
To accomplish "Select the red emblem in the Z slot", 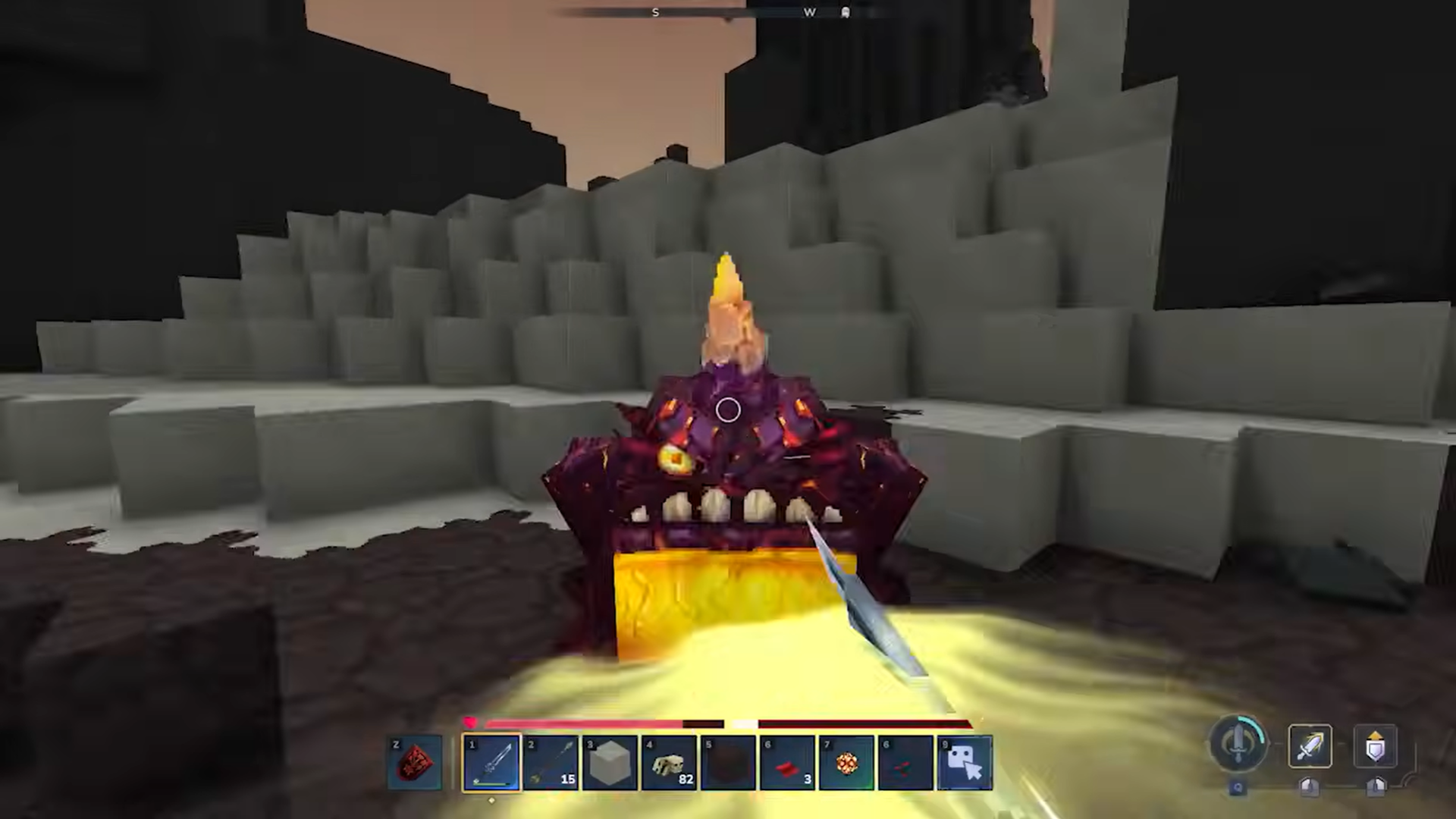I will pyautogui.click(x=415, y=761).
